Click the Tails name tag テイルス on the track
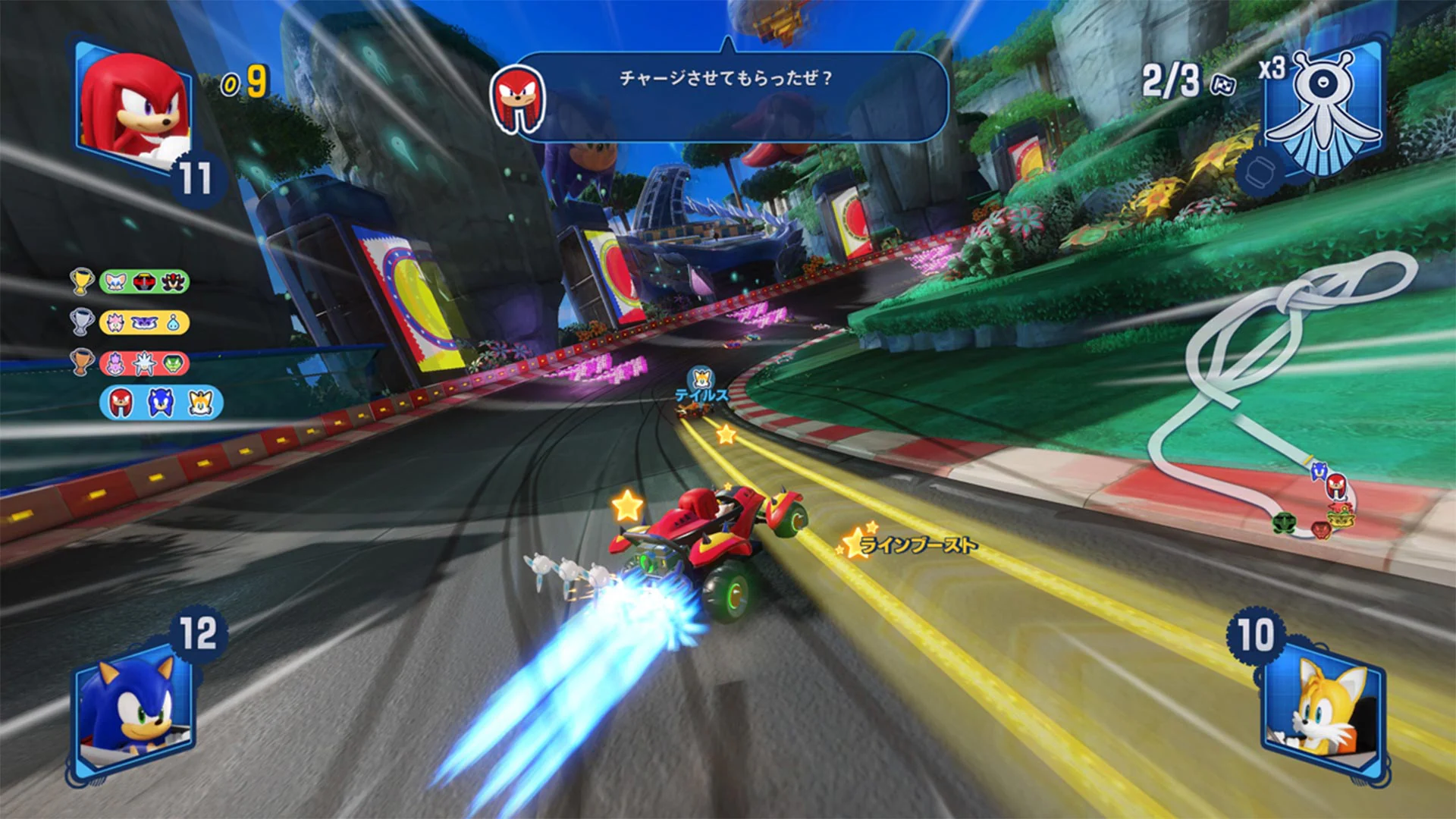Viewport: 1456px width, 819px height. (x=703, y=394)
